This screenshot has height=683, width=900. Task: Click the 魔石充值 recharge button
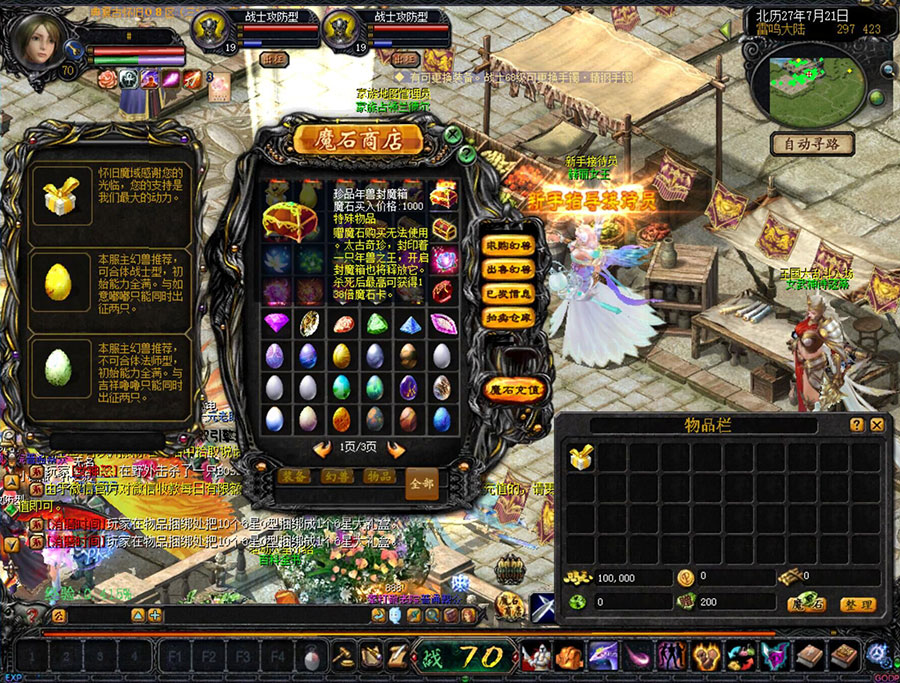point(514,389)
